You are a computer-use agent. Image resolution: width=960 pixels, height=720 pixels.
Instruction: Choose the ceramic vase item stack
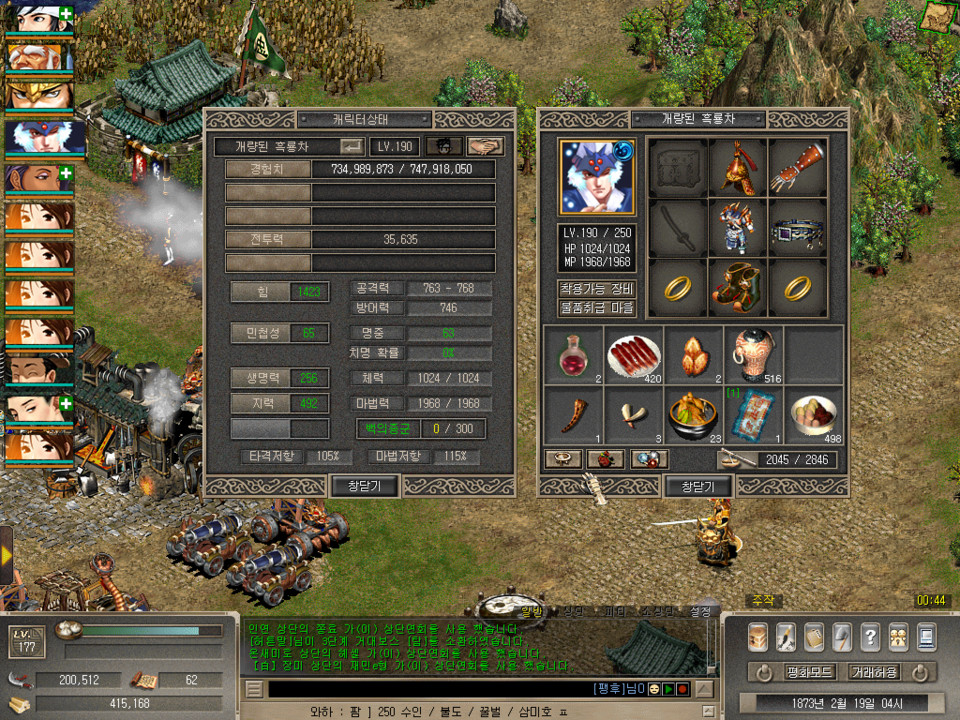pyautogui.click(x=753, y=355)
